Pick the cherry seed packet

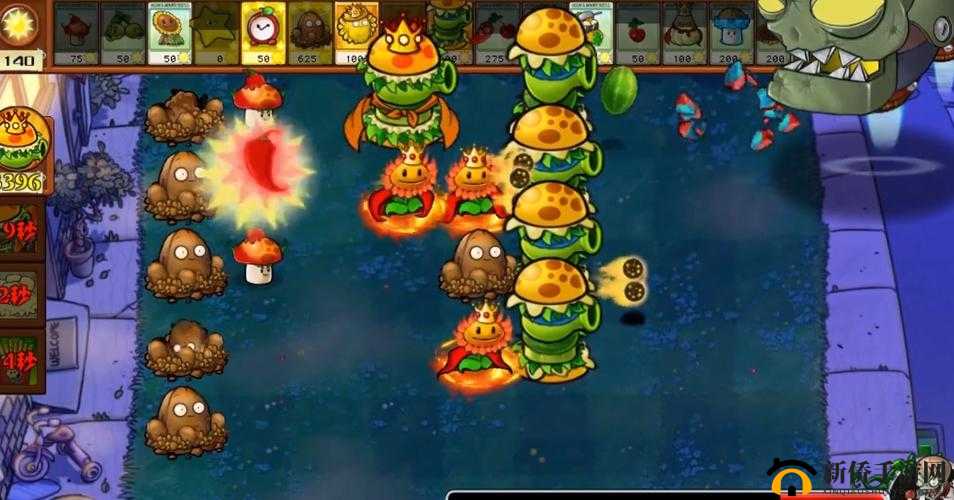636,33
